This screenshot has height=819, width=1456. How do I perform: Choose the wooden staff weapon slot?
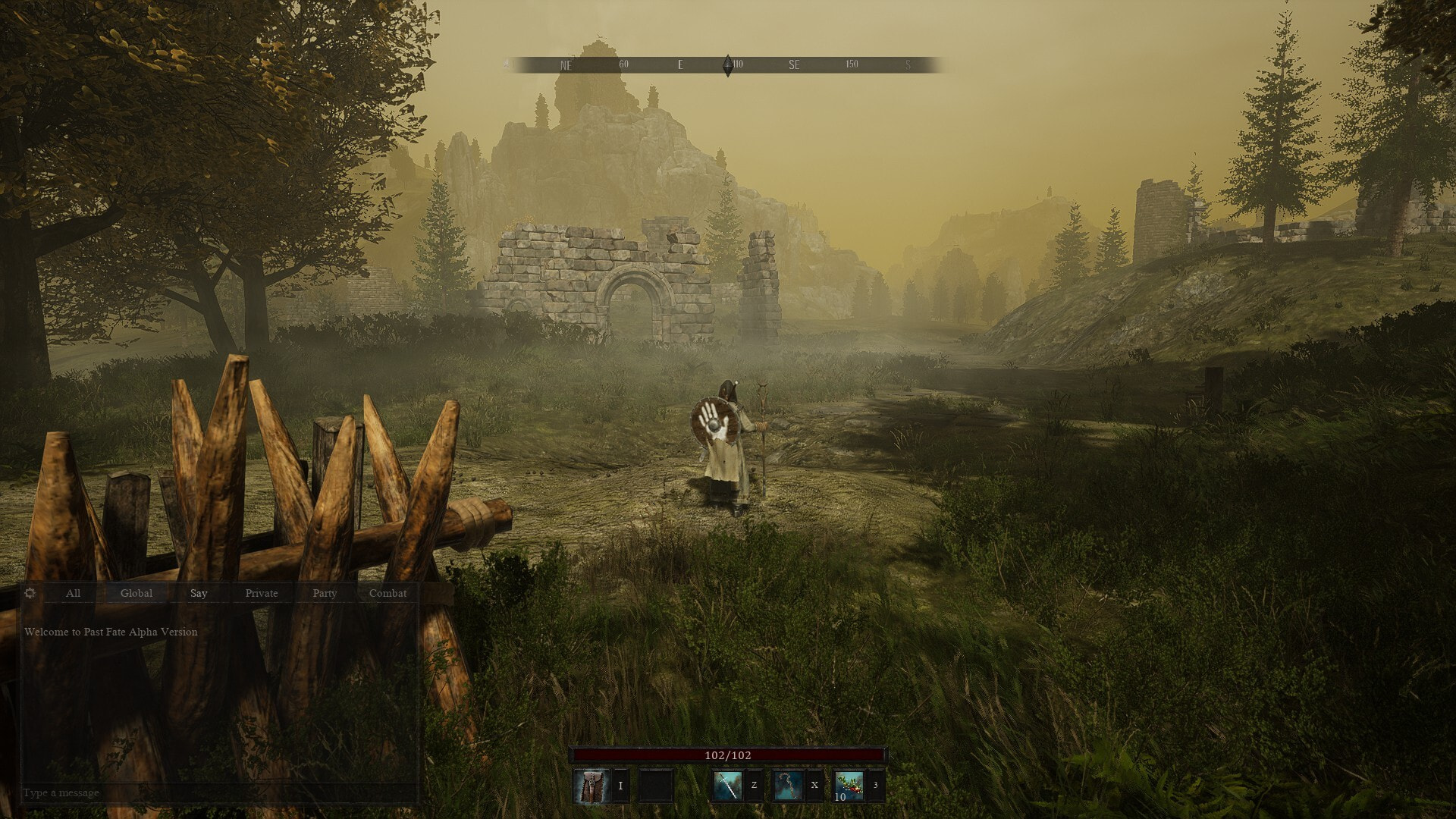click(788, 786)
